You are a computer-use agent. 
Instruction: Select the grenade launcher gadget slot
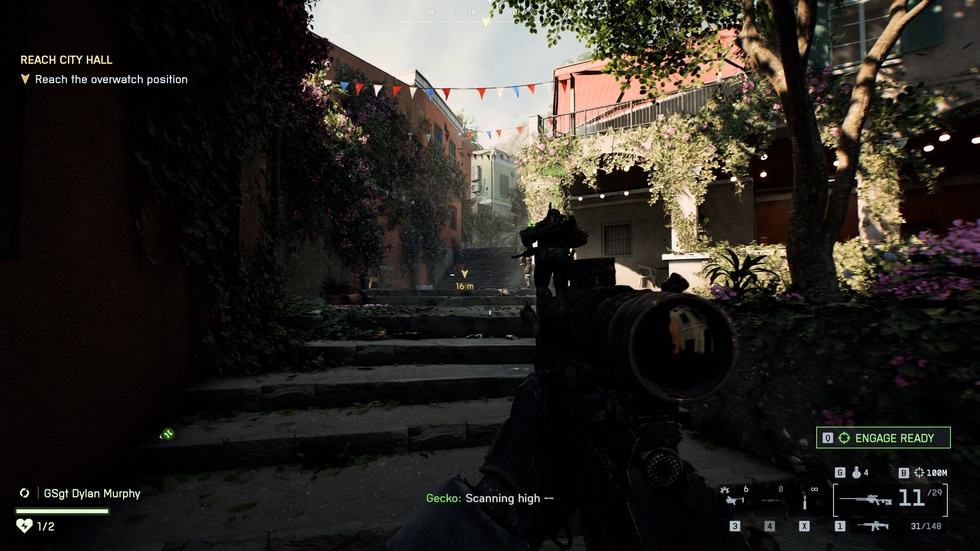(735, 497)
